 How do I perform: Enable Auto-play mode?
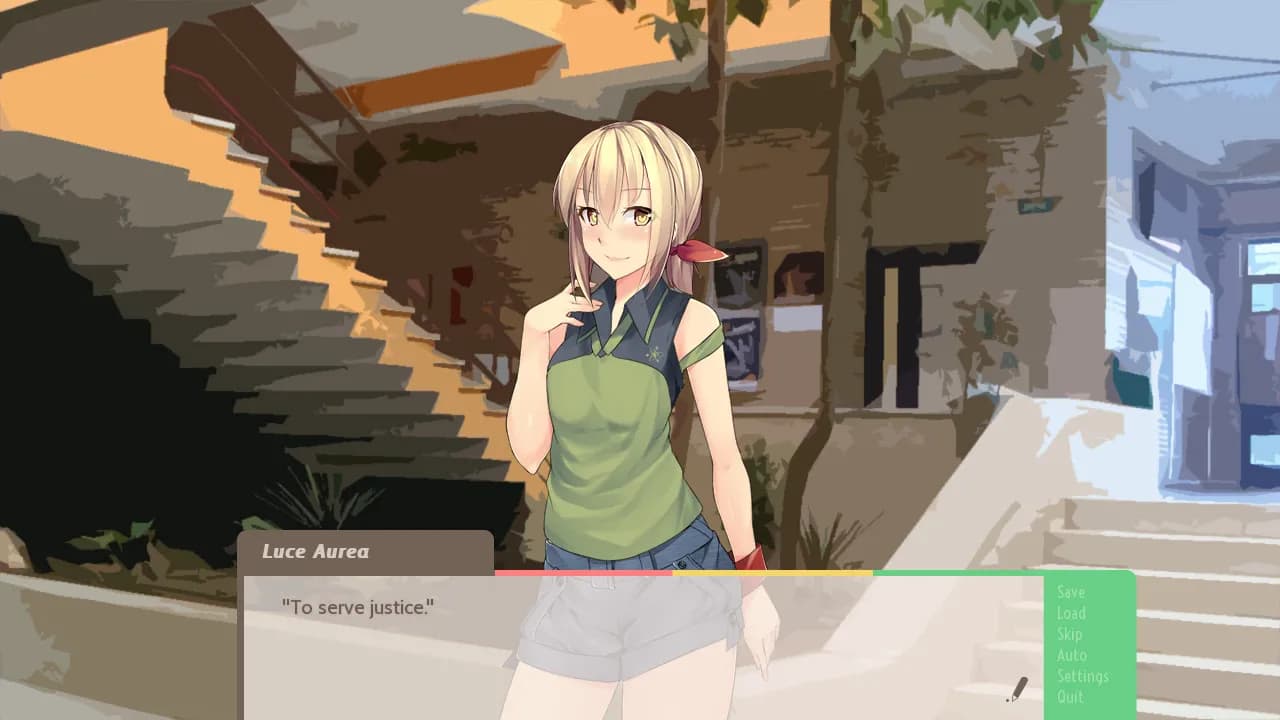pyautogui.click(x=1070, y=655)
